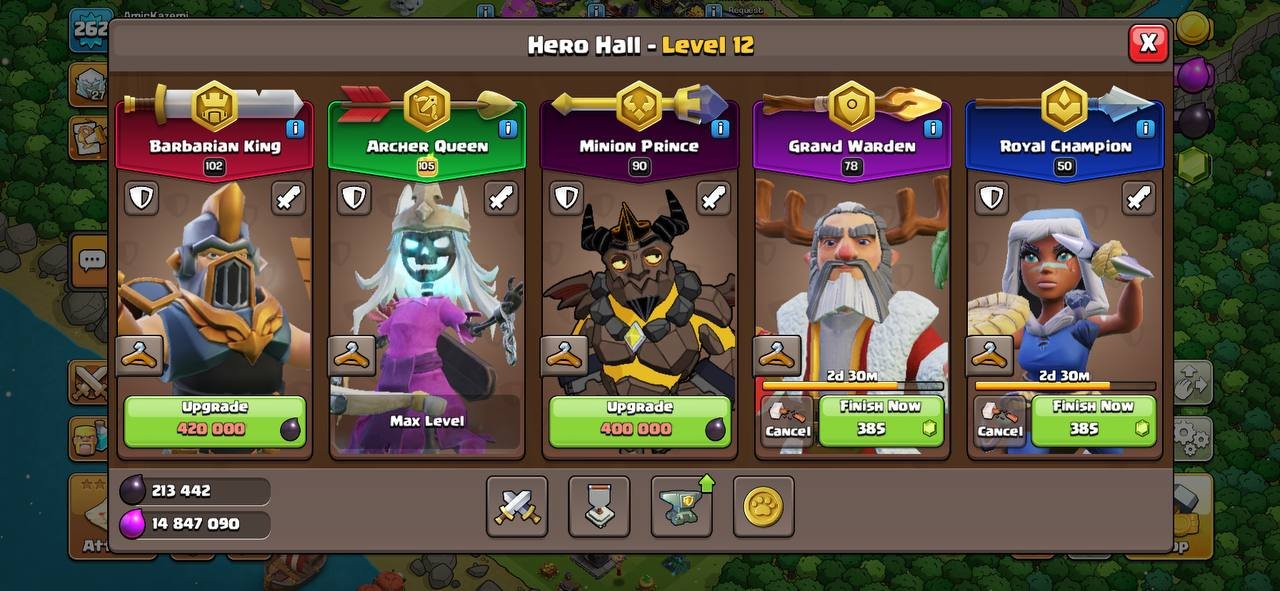Open the hero banner pedestal button
The width and height of the screenshot is (1280, 591).
[599, 506]
